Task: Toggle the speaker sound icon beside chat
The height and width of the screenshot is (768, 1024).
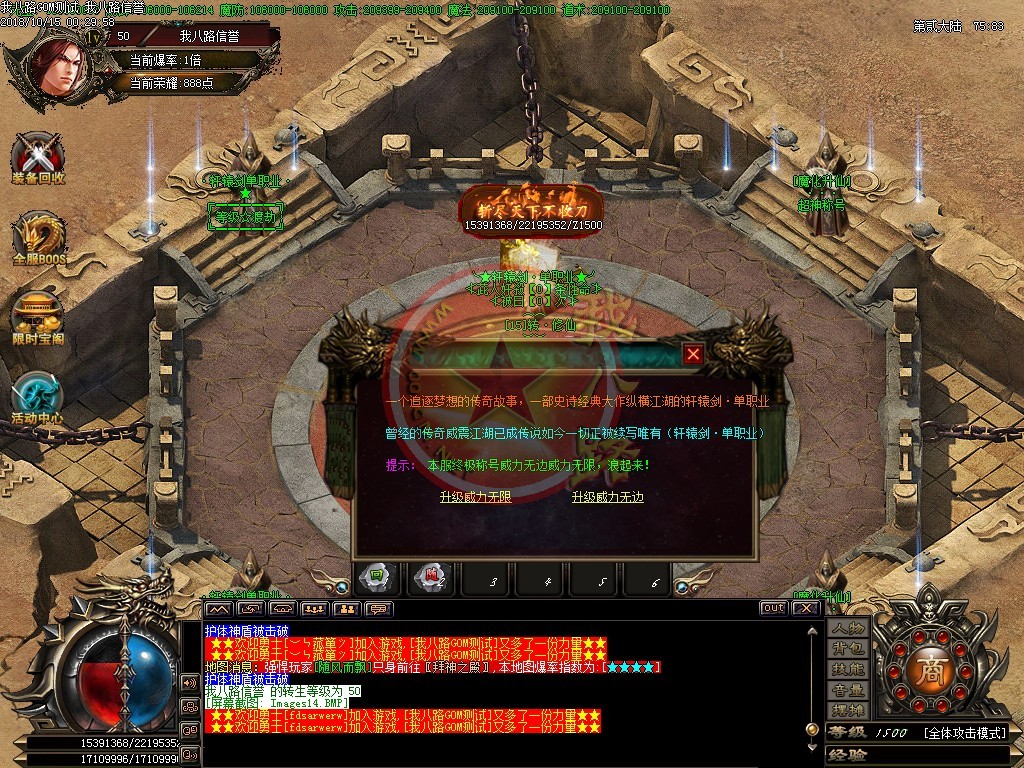Action: pyautogui.click(x=188, y=682)
